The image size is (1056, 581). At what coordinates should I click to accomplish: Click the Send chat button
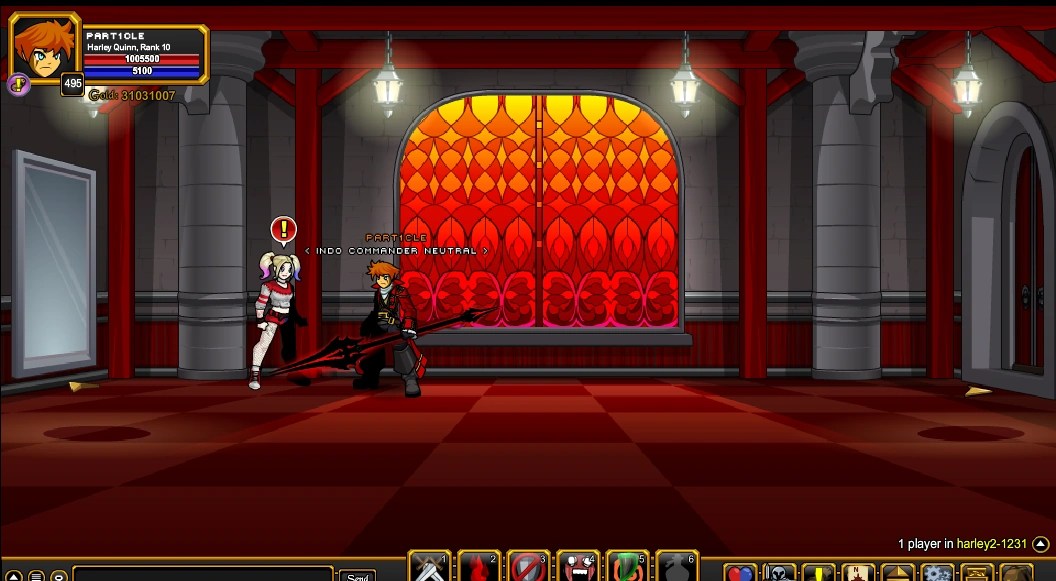click(x=357, y=575)
